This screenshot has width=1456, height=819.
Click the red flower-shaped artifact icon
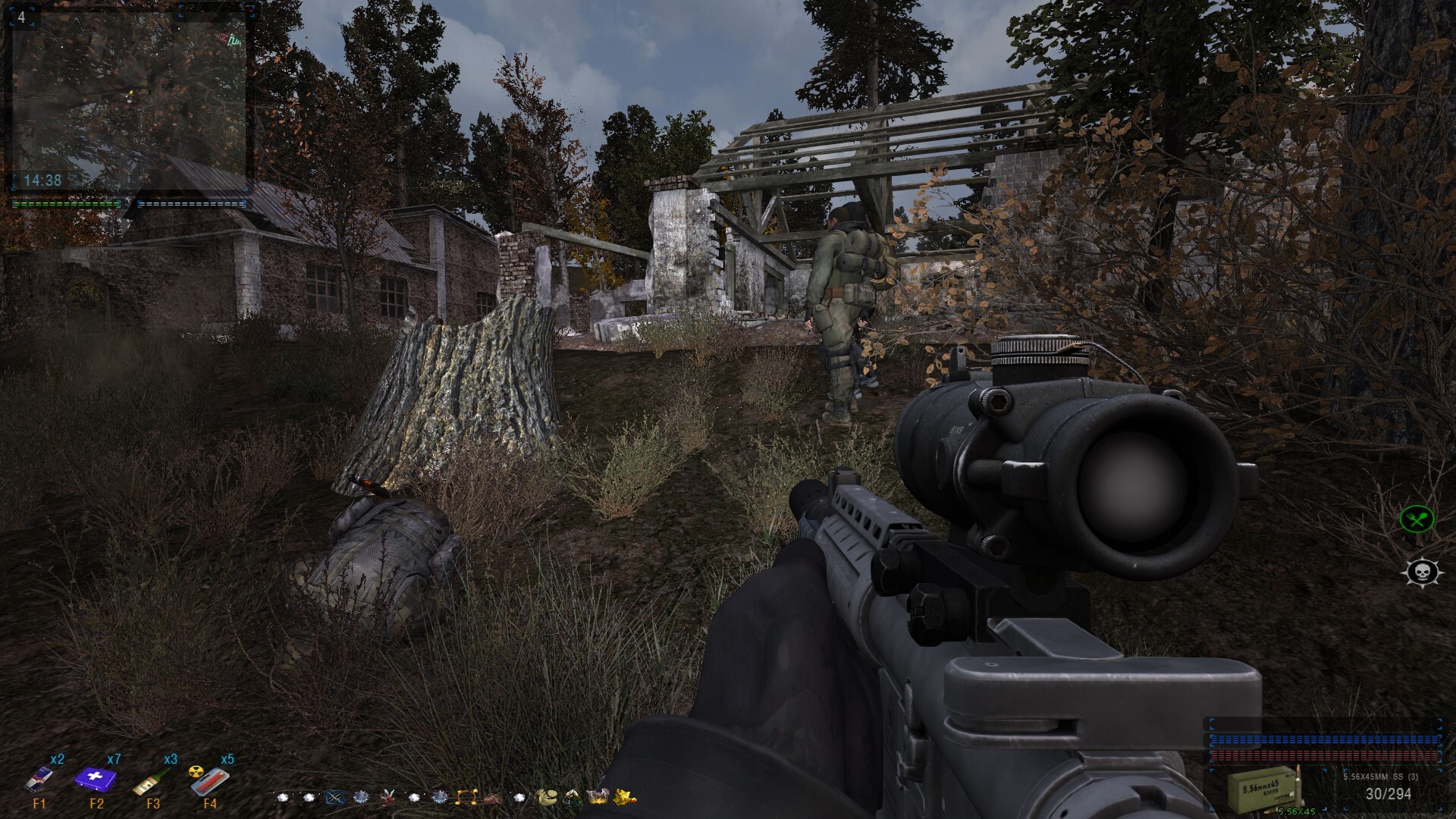tap(388, 797)
